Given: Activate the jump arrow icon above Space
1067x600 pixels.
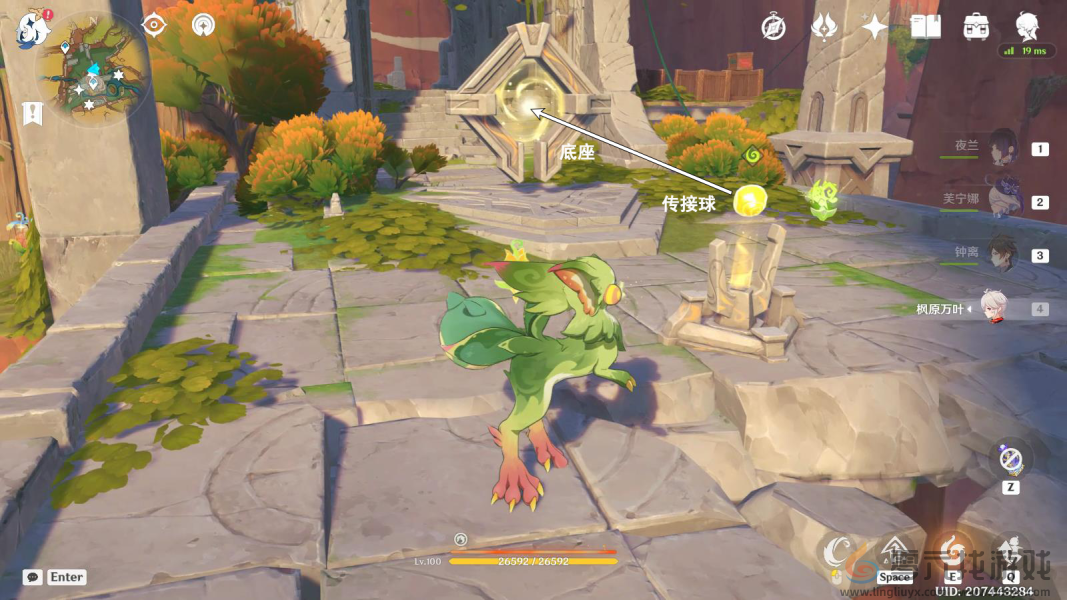Looking at the screenshot, I should (895, 550).
